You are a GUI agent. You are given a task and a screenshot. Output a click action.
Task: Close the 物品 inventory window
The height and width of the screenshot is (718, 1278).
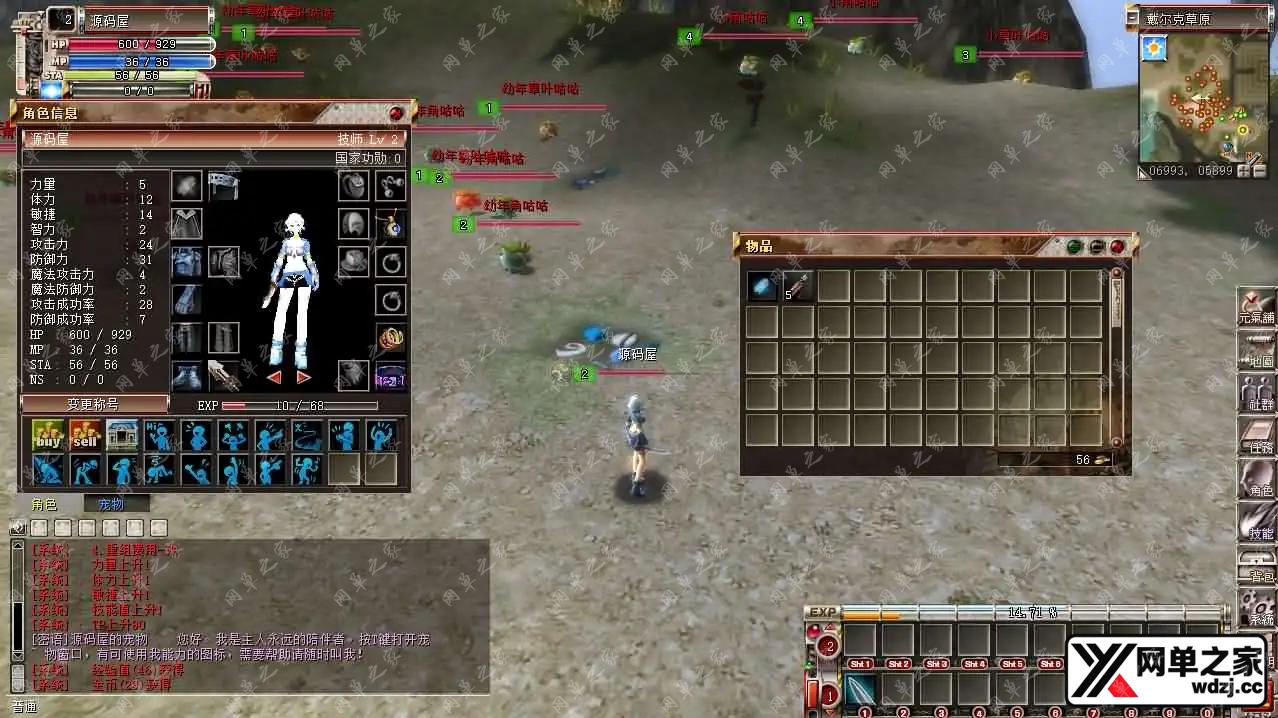[x=1117, y=246]
